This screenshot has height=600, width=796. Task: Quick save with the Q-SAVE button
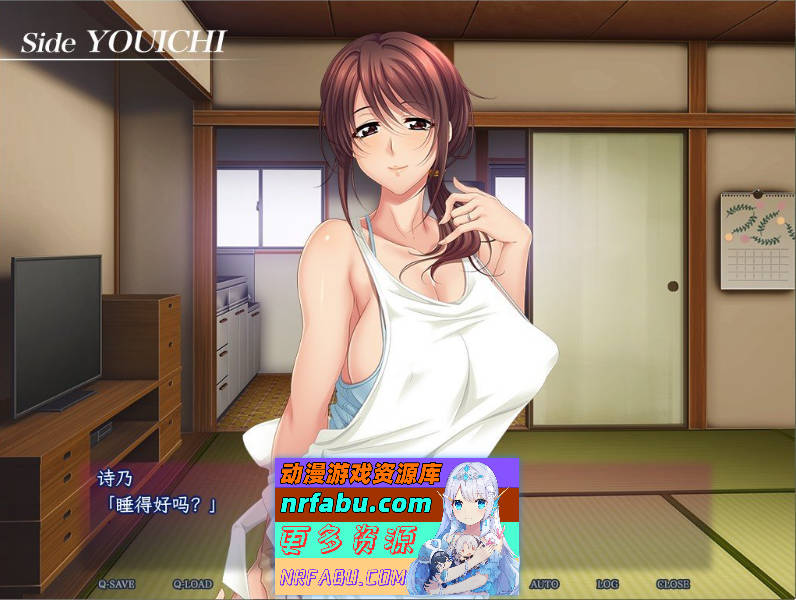point(116,584)
